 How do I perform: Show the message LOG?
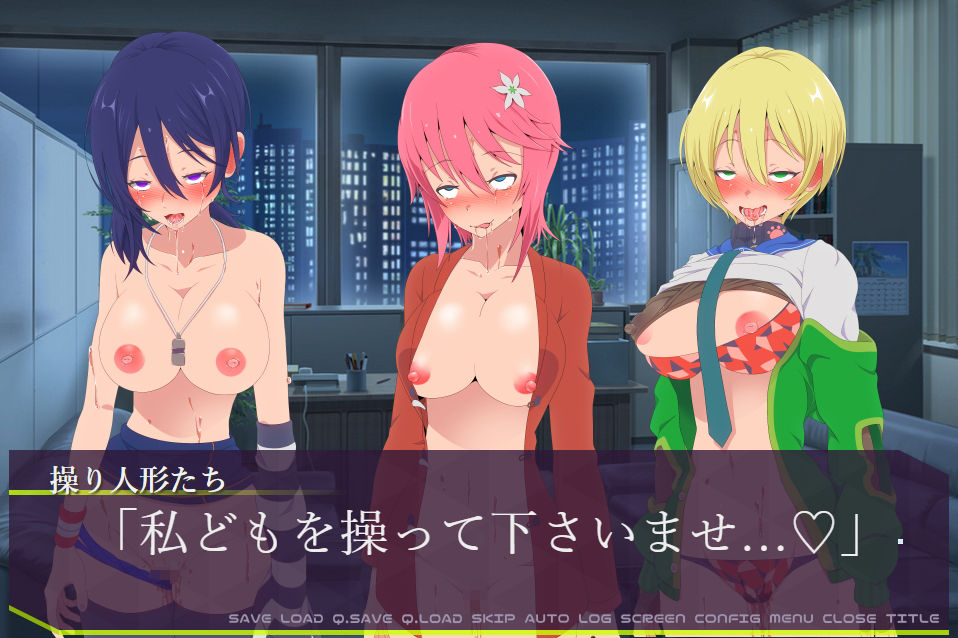594,618
